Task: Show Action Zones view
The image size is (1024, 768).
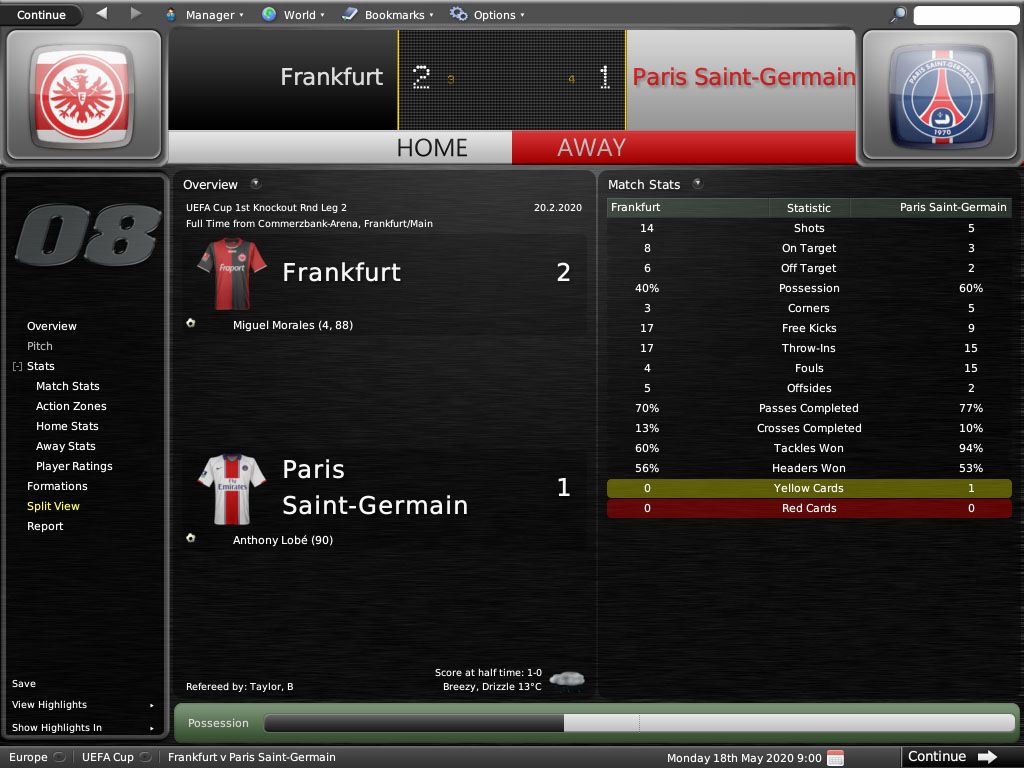Action: 71,406
